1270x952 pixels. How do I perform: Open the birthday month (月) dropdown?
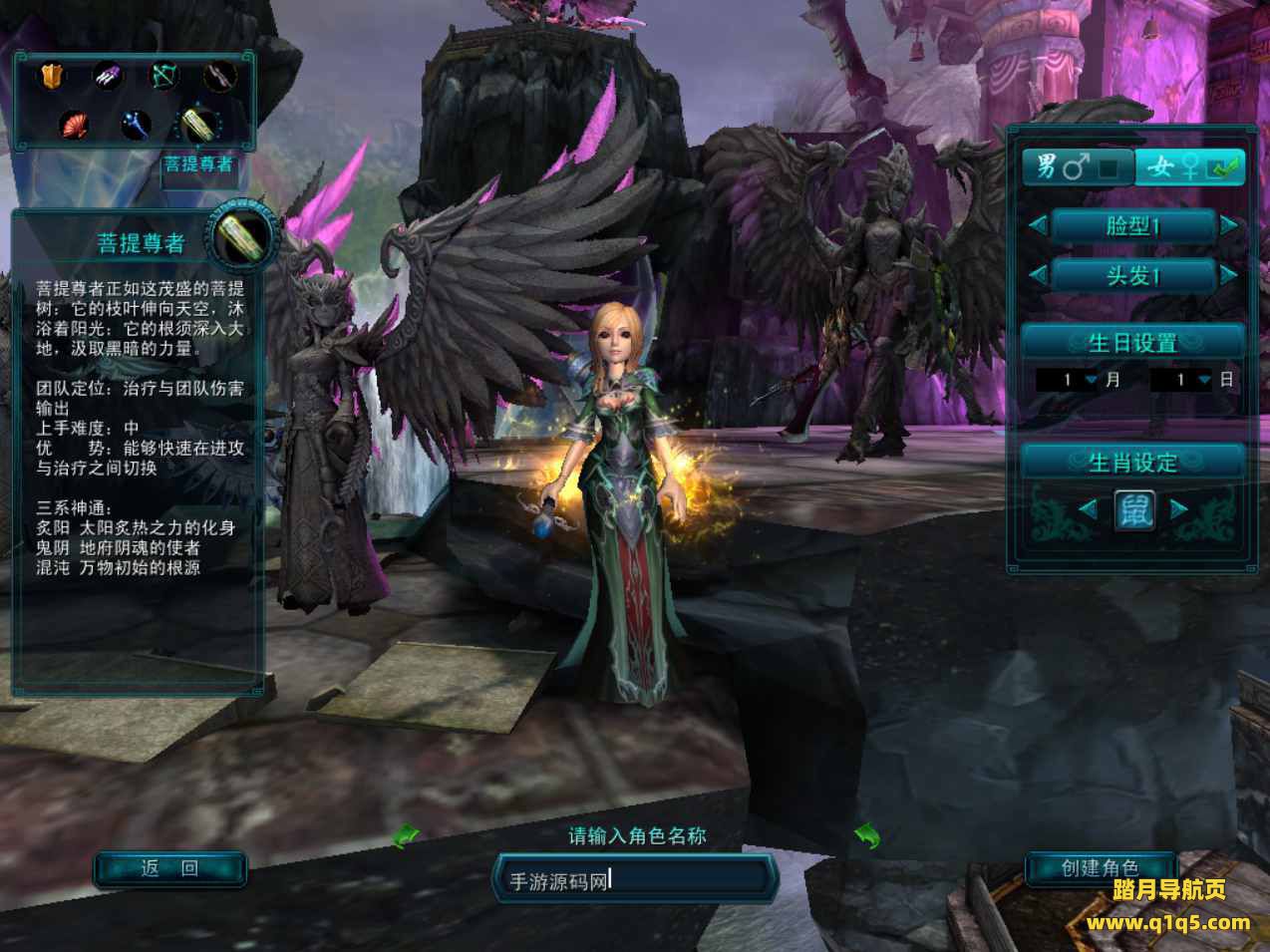(x=1091, y=380)
